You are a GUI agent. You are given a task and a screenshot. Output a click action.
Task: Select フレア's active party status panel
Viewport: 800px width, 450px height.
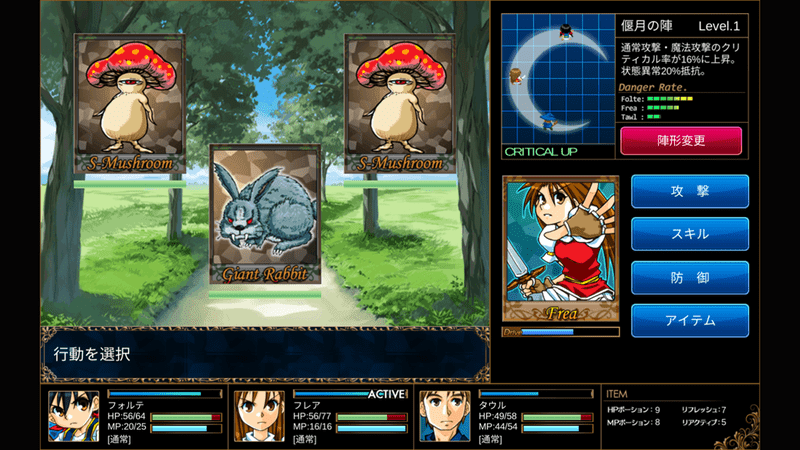(x=320, y=416)
